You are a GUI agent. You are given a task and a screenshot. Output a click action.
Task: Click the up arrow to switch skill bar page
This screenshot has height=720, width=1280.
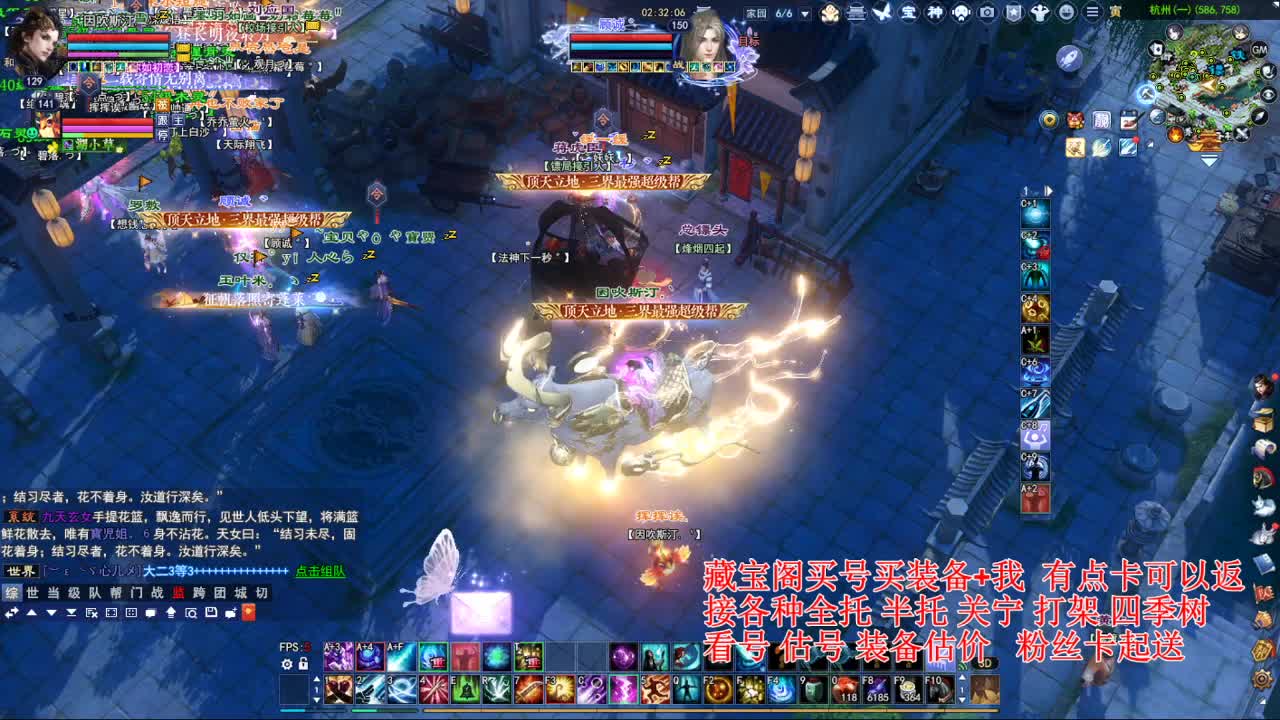tap(317, 678)
